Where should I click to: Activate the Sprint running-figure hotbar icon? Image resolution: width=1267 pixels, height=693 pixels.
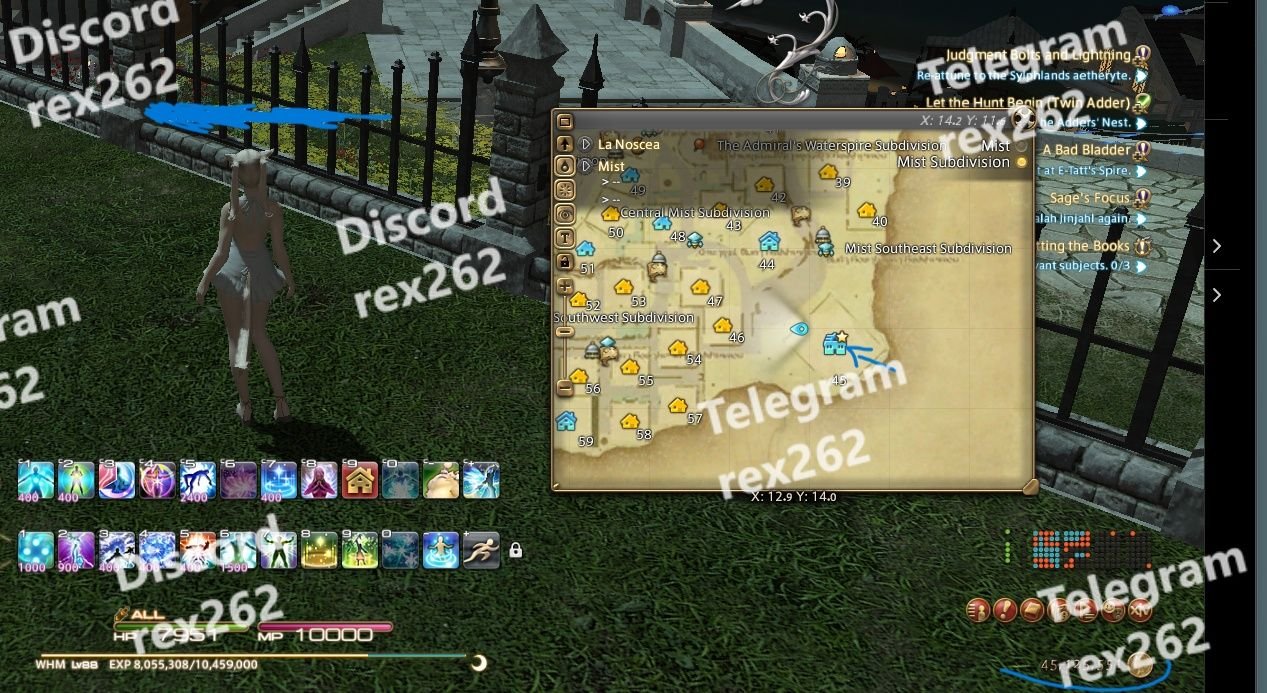point(481,549)
